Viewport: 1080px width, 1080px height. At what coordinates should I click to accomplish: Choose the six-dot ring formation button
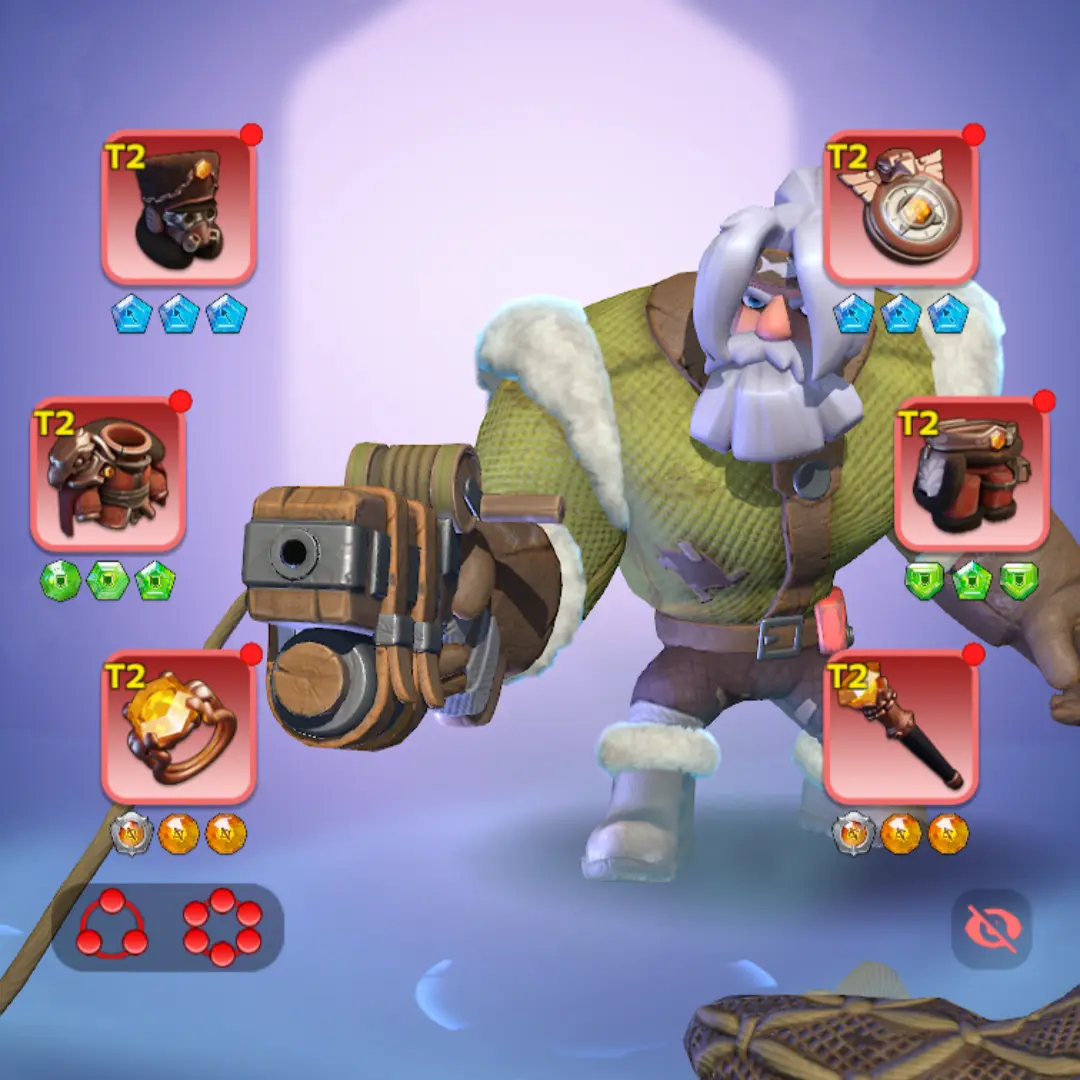(222, 927)
